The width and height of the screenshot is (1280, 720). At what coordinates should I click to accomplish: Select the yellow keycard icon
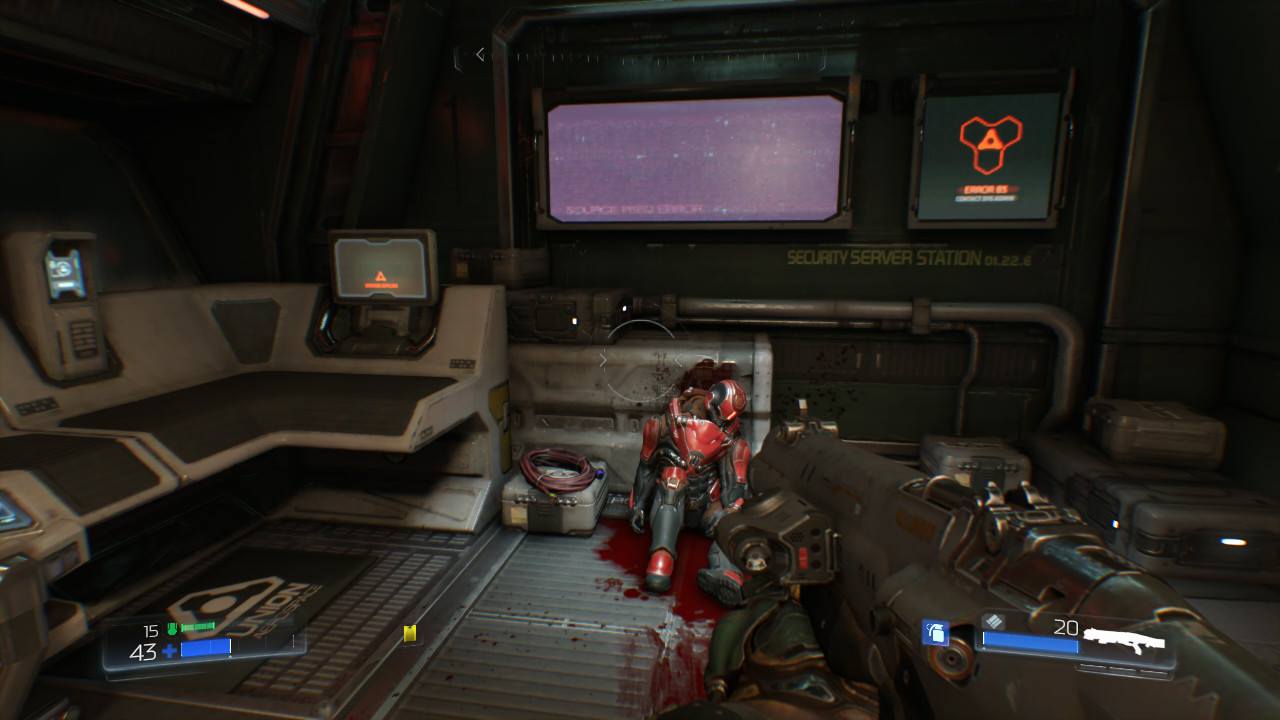(409, 633)
